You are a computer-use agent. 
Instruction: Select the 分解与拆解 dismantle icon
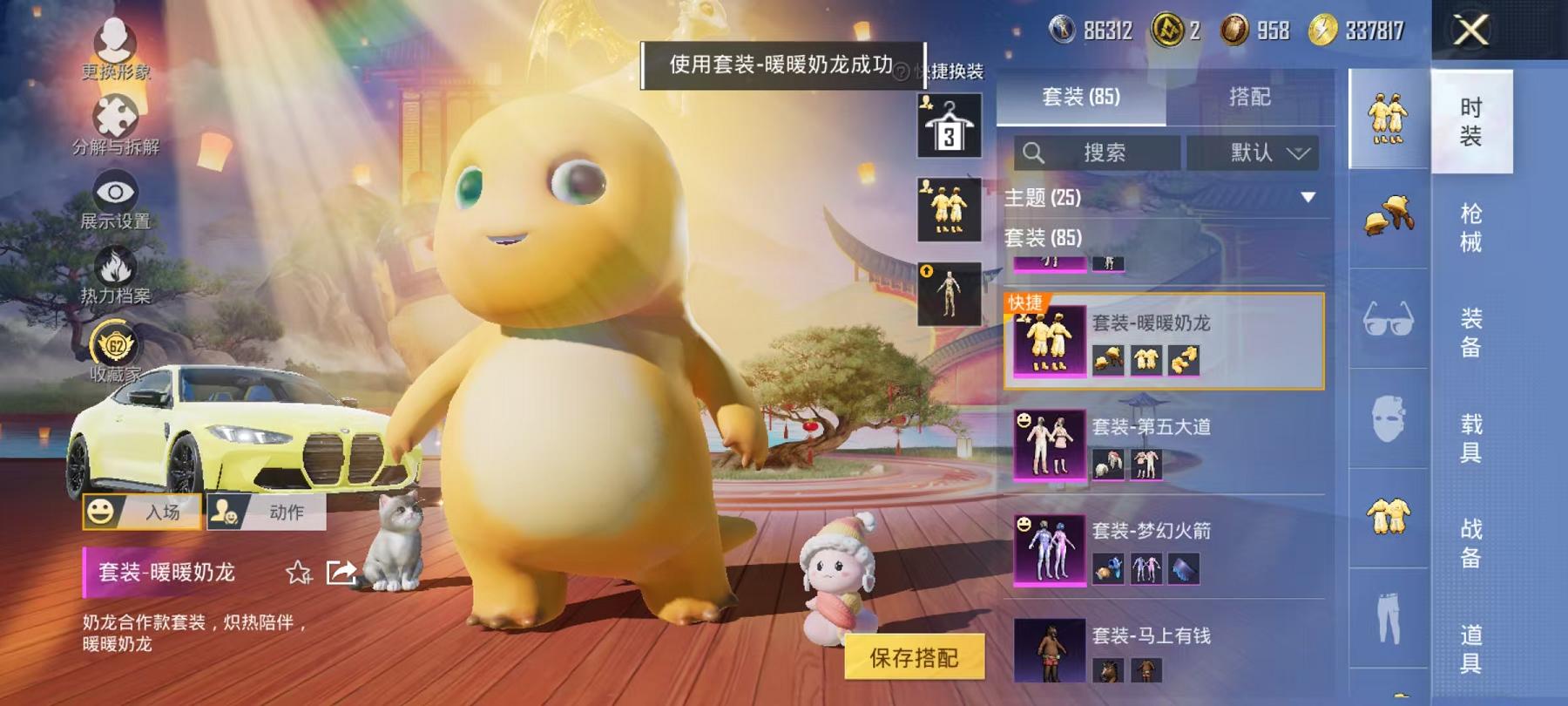click(x=116, y=113)
